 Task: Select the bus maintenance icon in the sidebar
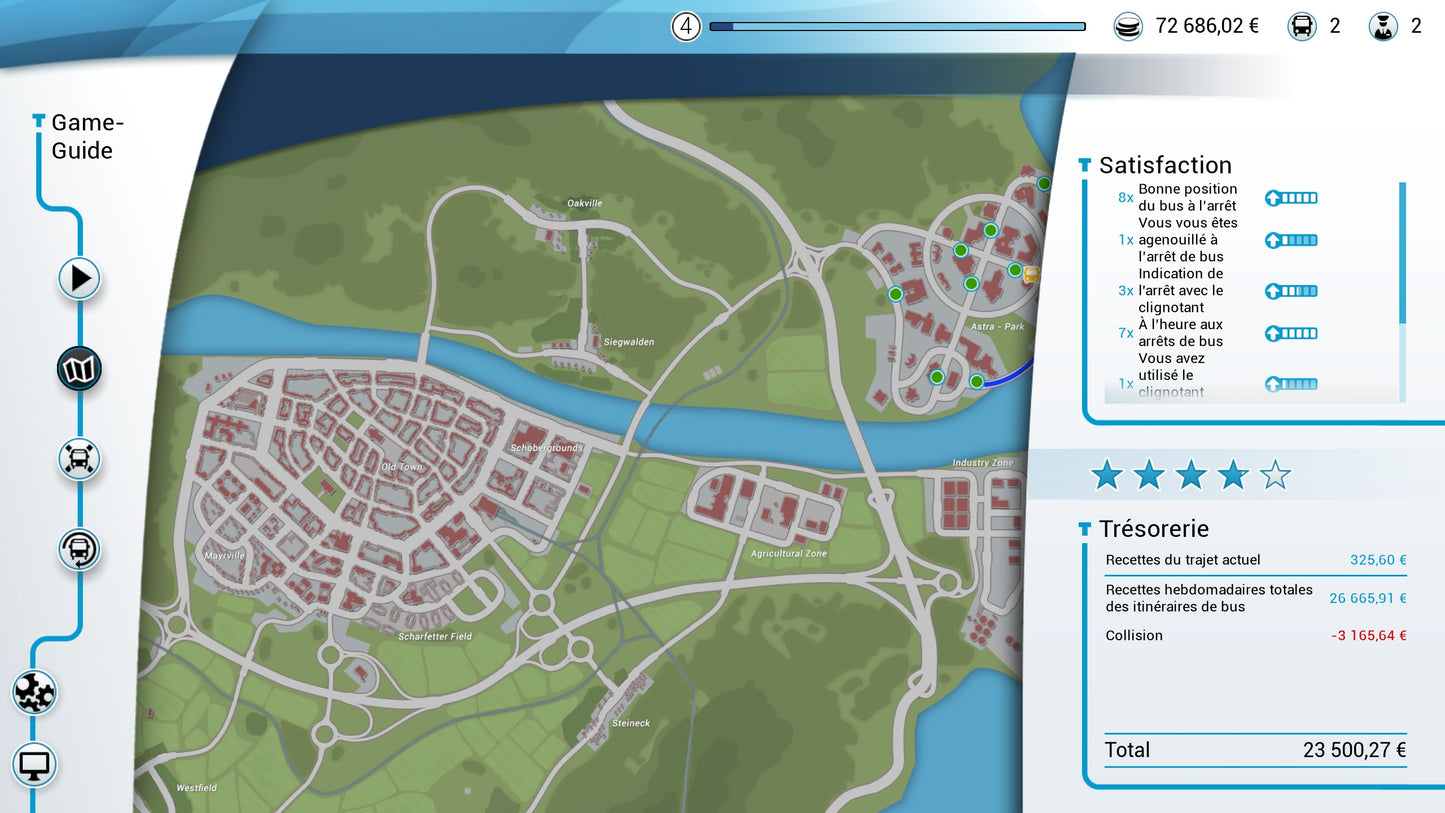point(79,459)
